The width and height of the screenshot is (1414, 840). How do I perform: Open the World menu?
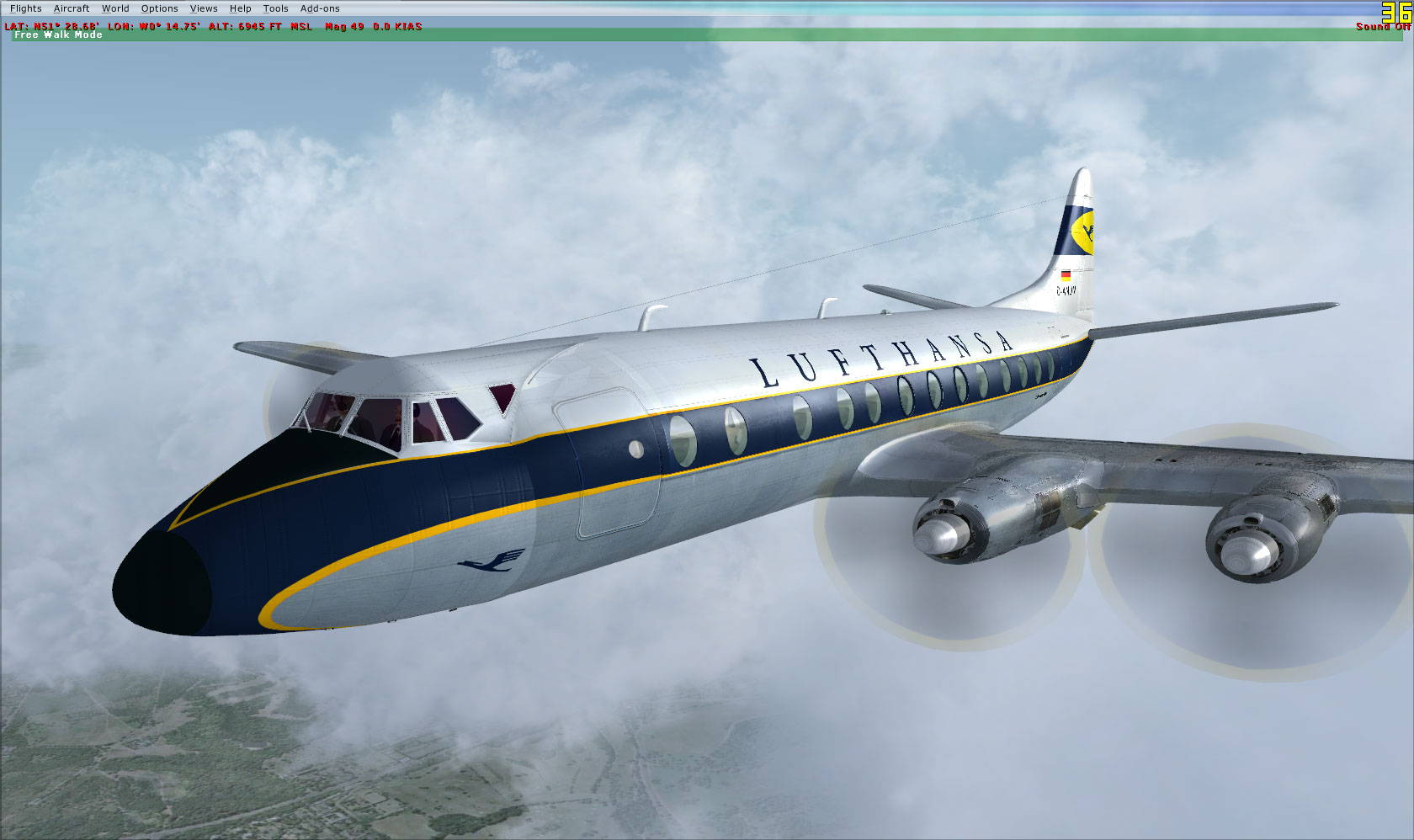point(115,8)
